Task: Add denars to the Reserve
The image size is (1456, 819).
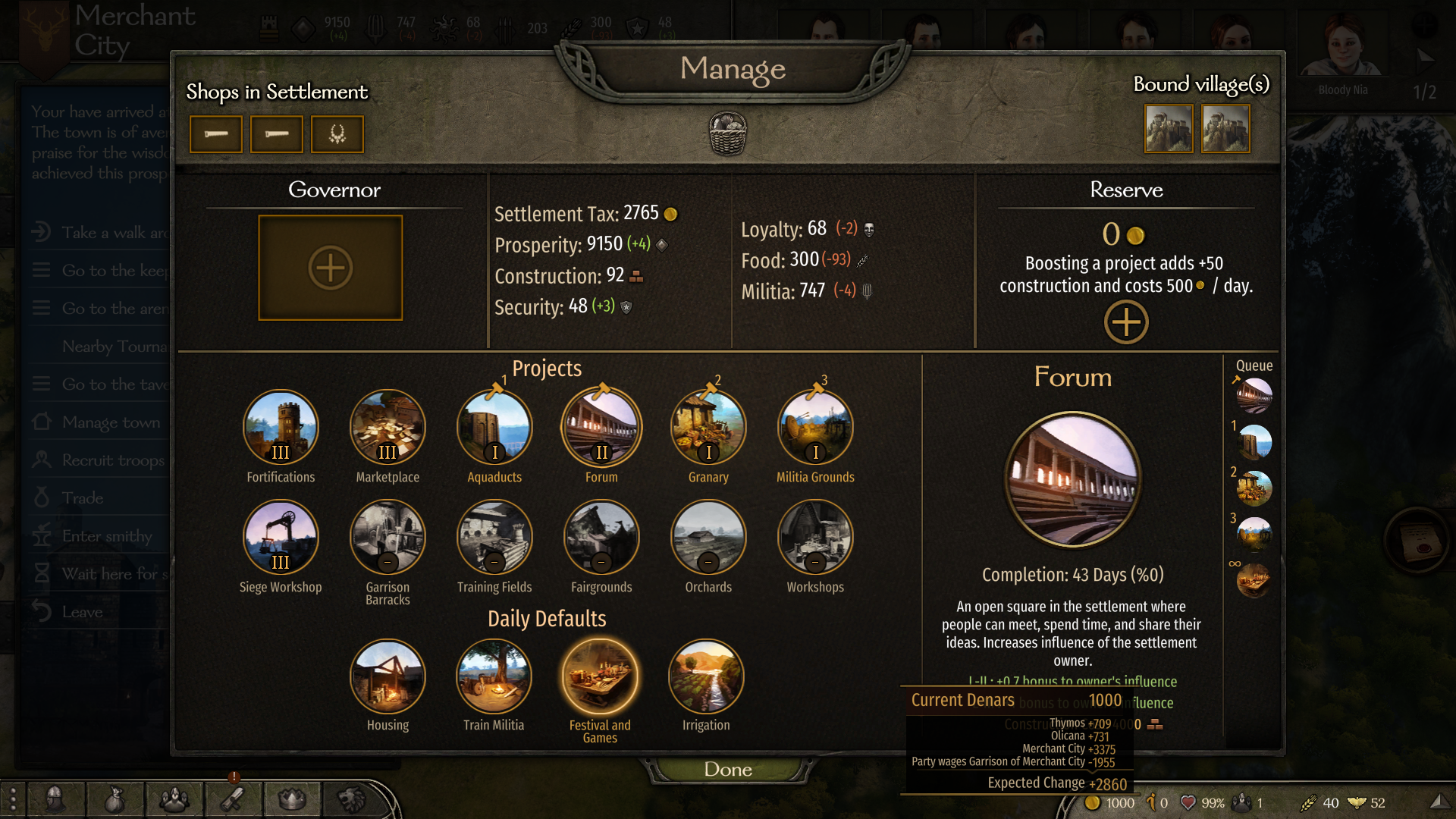Action: [x=1126, y=322]
